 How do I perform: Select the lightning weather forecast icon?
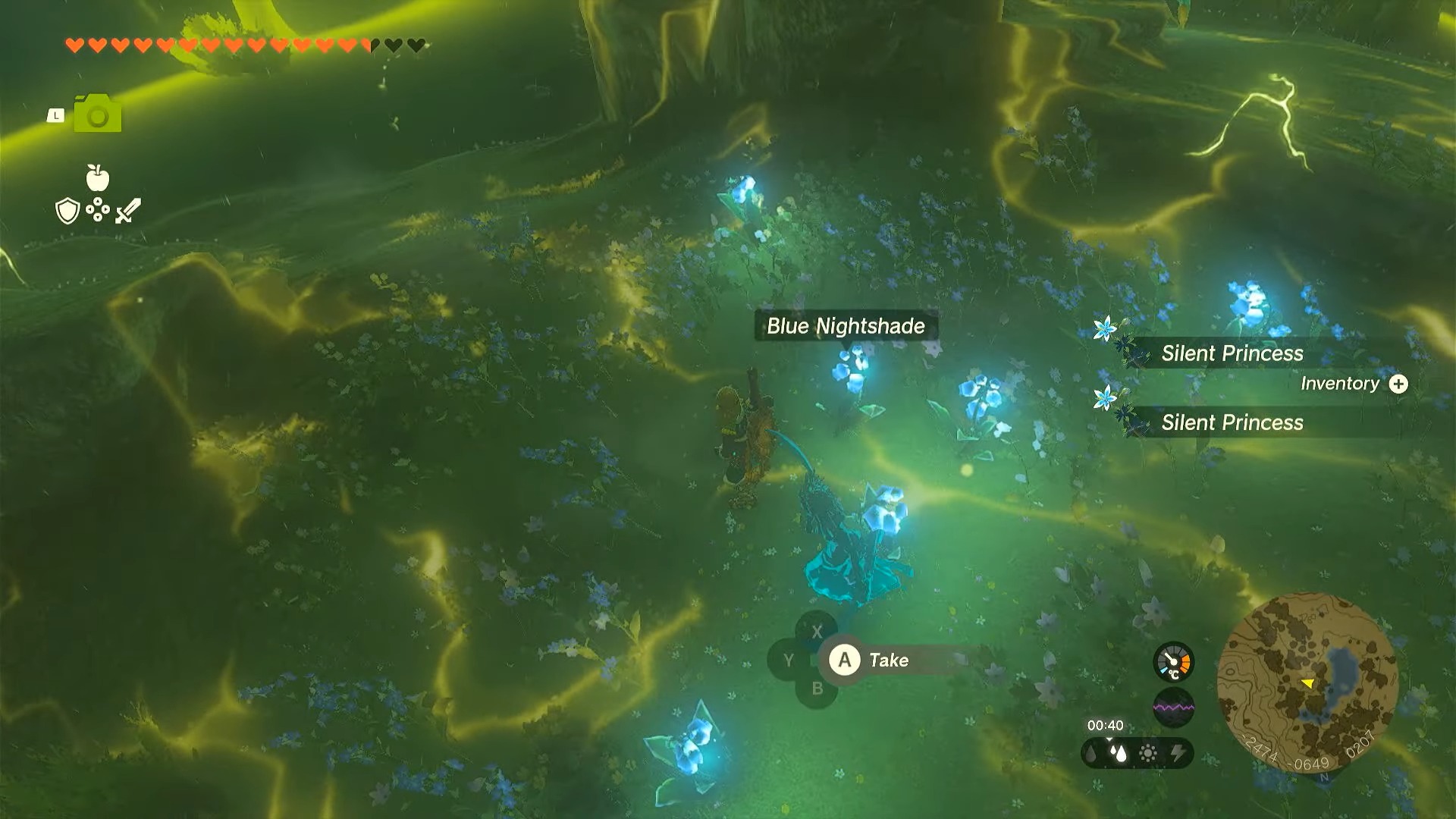point(1178,753)
